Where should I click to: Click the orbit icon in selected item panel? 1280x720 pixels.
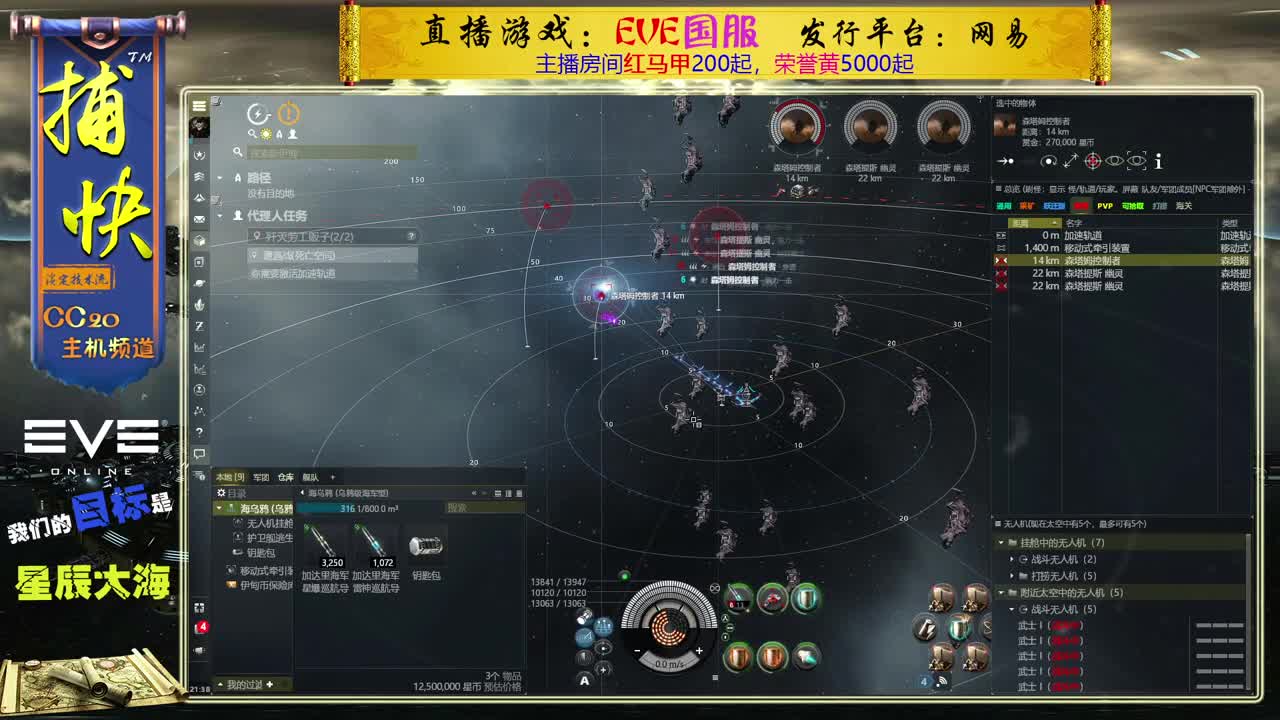[x=1048, y=162]
